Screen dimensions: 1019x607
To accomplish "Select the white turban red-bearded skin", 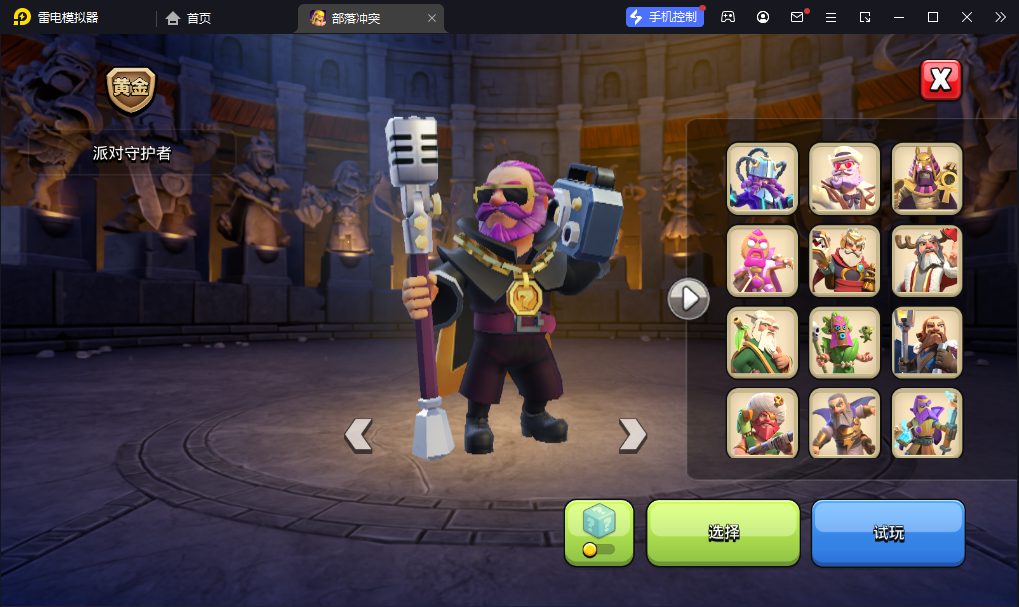I will point(762,423).
